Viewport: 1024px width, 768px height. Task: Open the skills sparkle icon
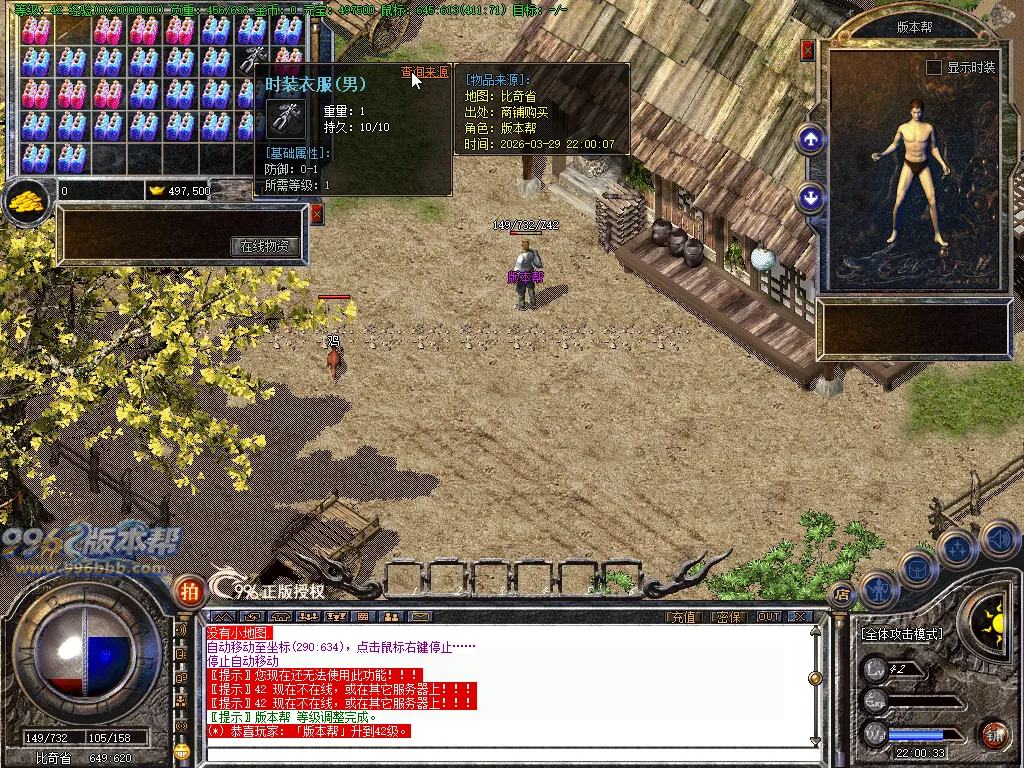958,549
